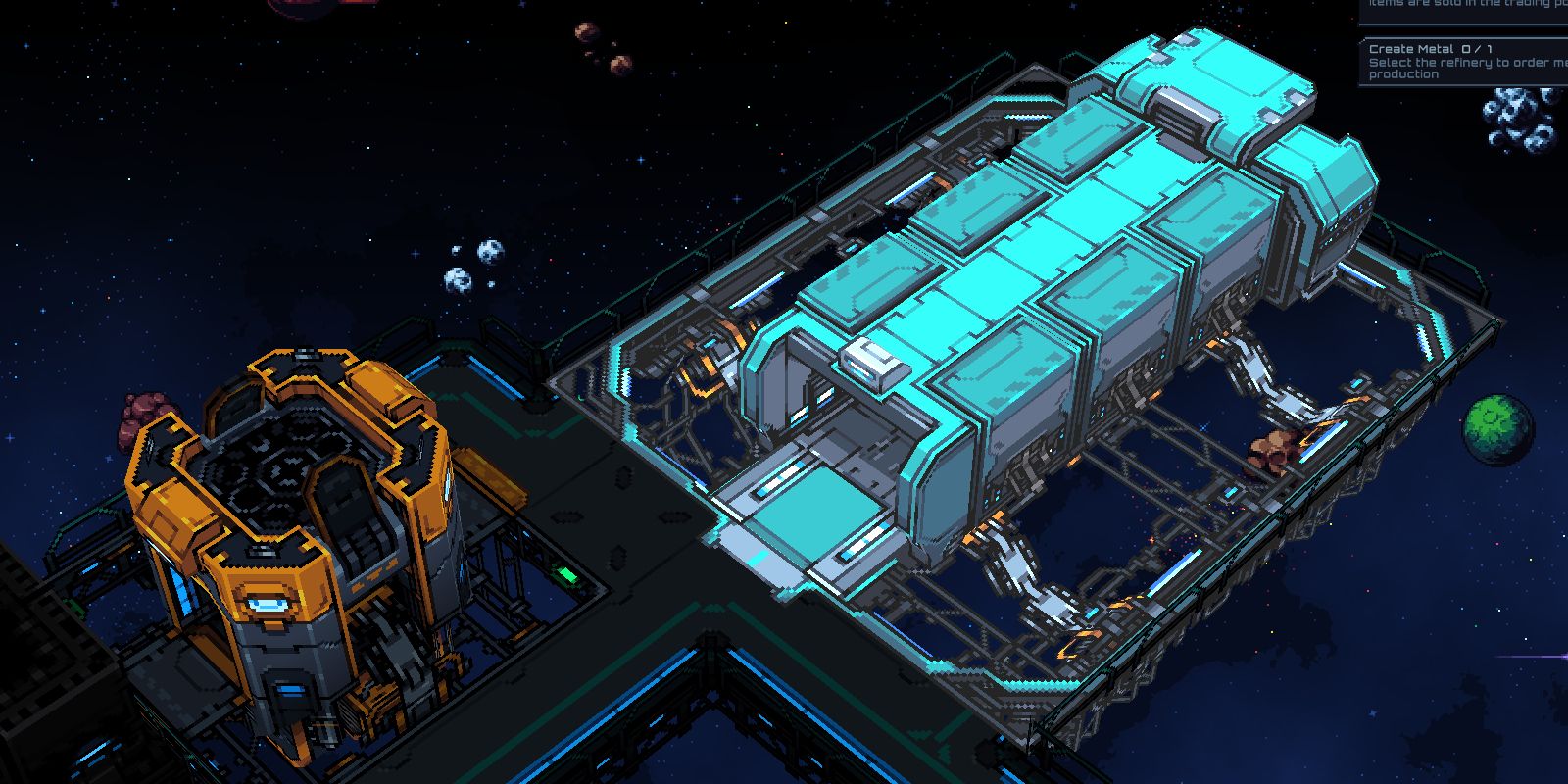Select the hexagonal core atop the refinery
Screen dimensions: 1568x784
pyautogui.click(x=279, y=461)
